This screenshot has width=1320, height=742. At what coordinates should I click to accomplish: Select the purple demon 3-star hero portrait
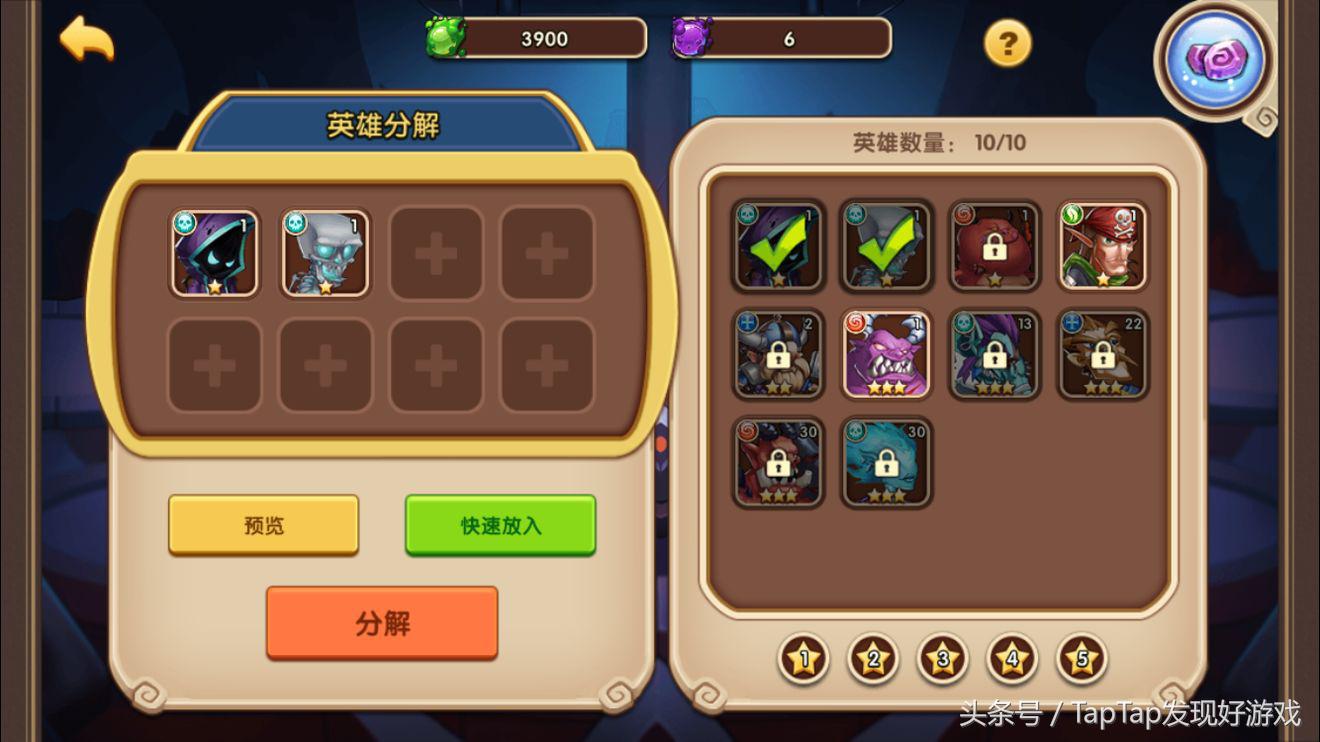tap(886, 355)
